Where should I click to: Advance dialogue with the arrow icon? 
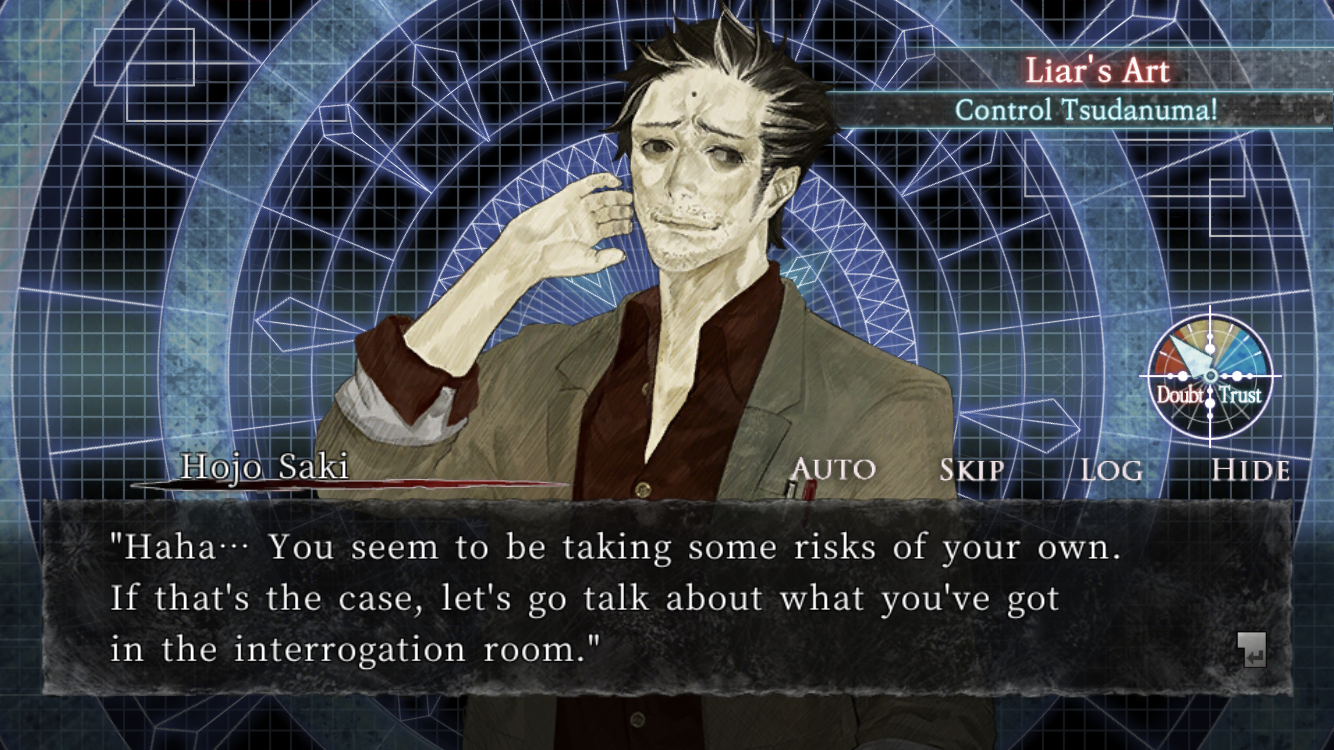1251,650
